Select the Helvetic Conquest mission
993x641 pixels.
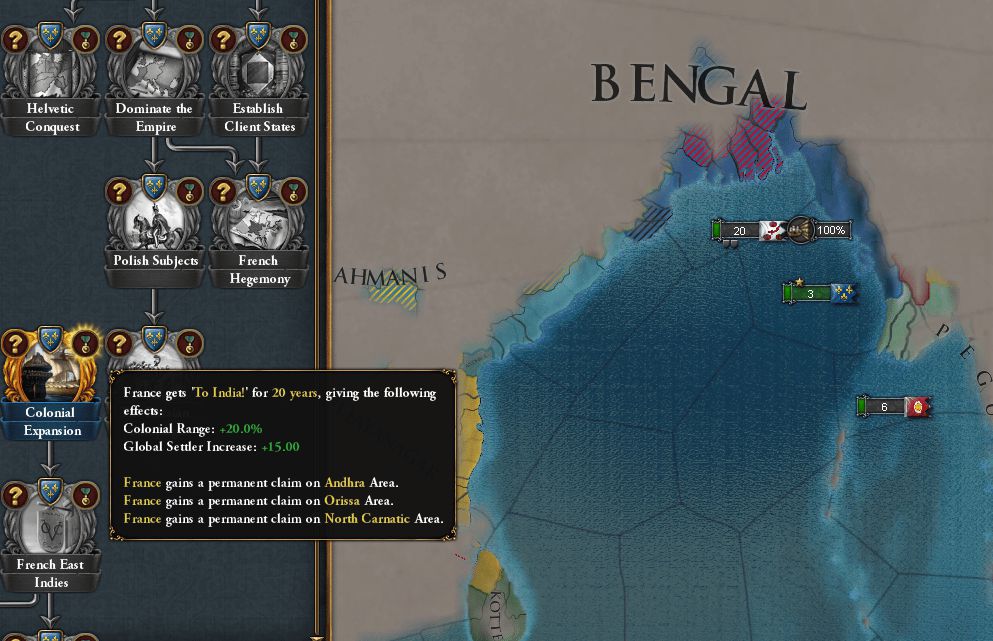pos(51,73)
